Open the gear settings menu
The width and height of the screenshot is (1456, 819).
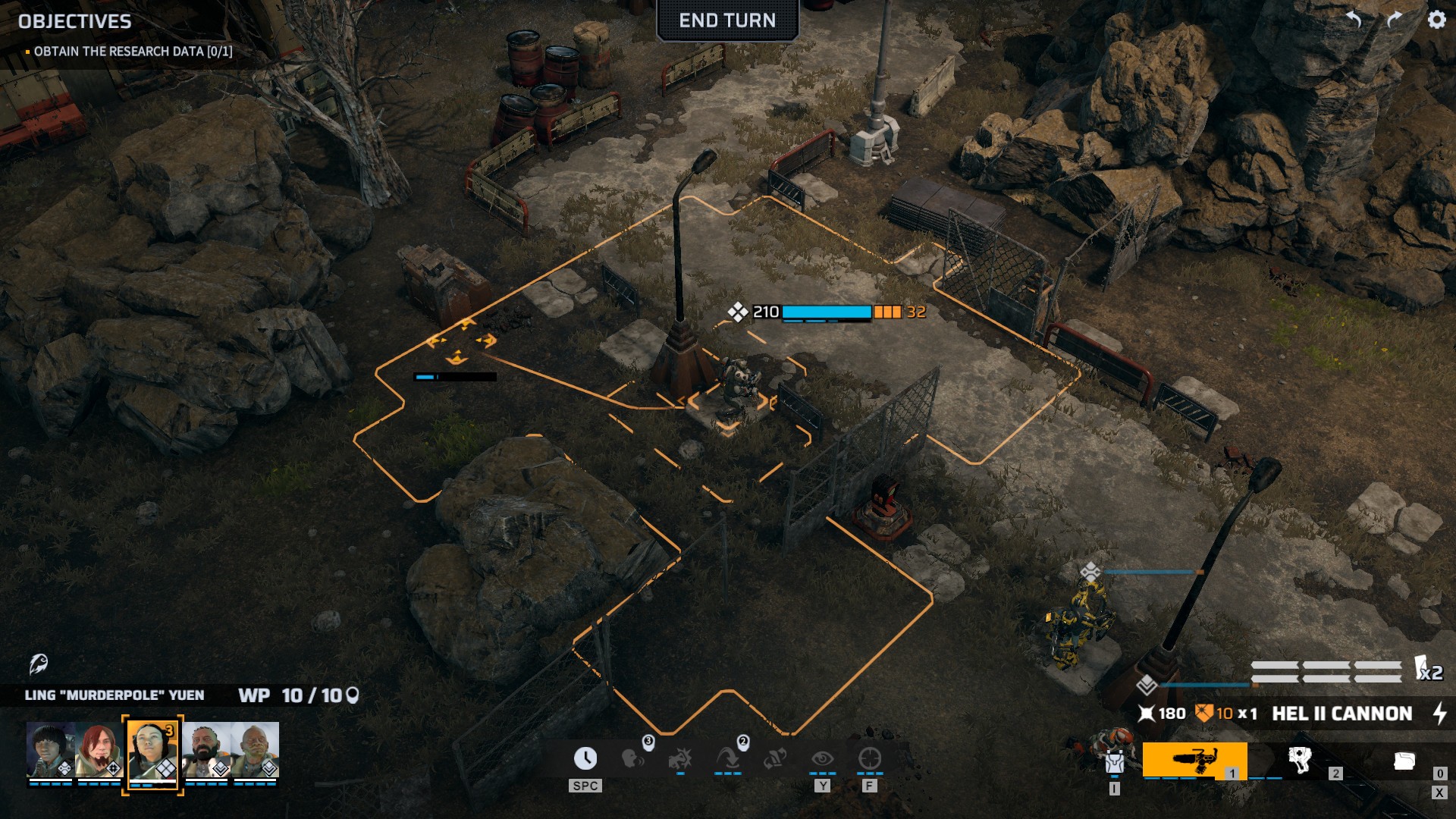pyautogui.click(x=1436, y=20)
